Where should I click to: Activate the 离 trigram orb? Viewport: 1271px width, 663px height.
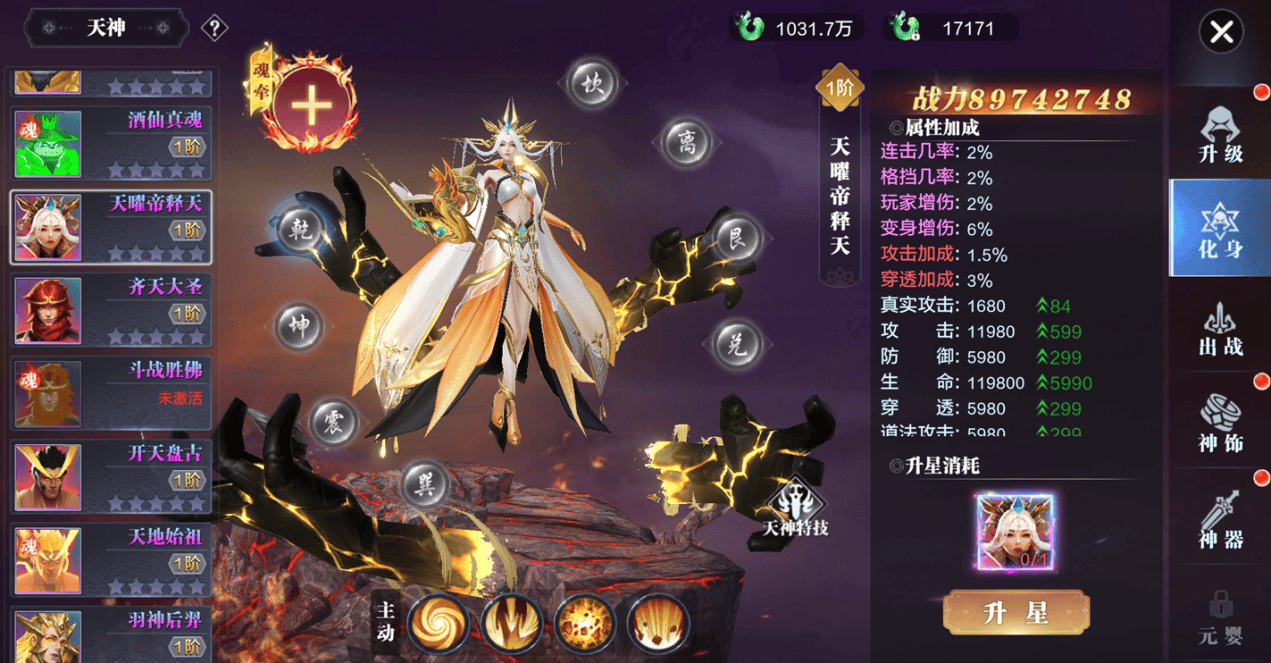tap(686, 142)
